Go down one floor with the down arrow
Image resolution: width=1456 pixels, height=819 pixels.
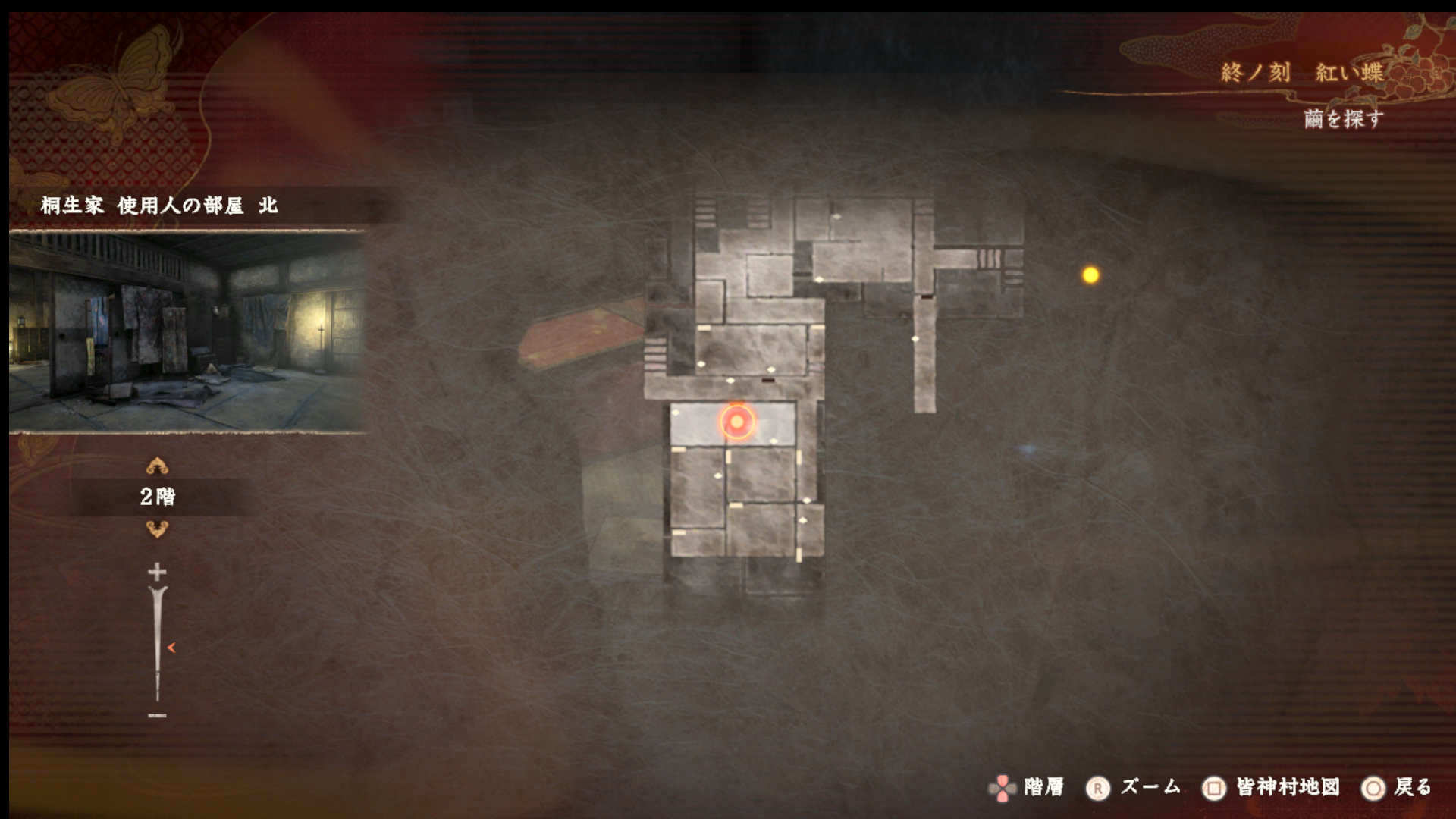pos(157,529)
